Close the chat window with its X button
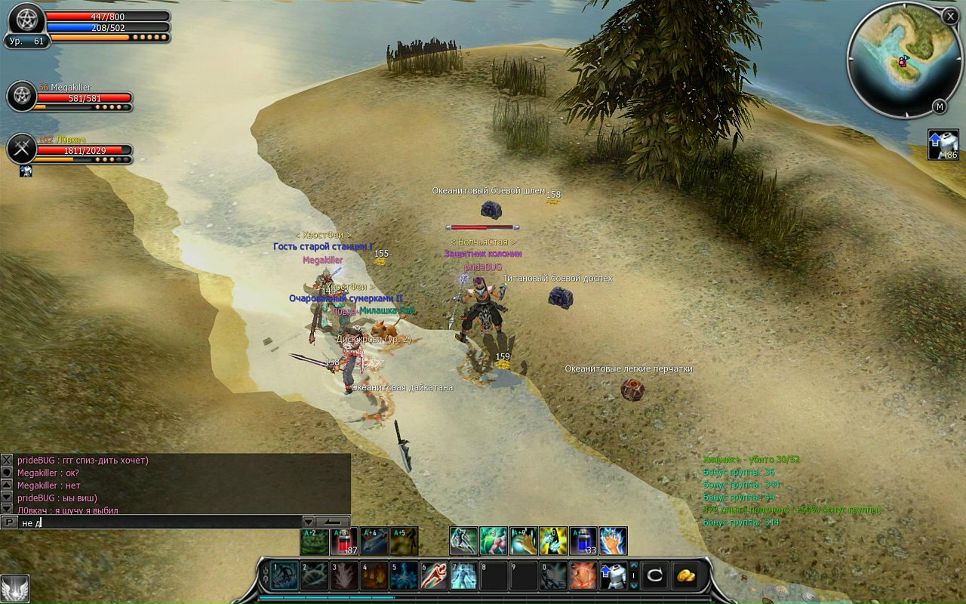966x604 pixels. pos(7,460)
